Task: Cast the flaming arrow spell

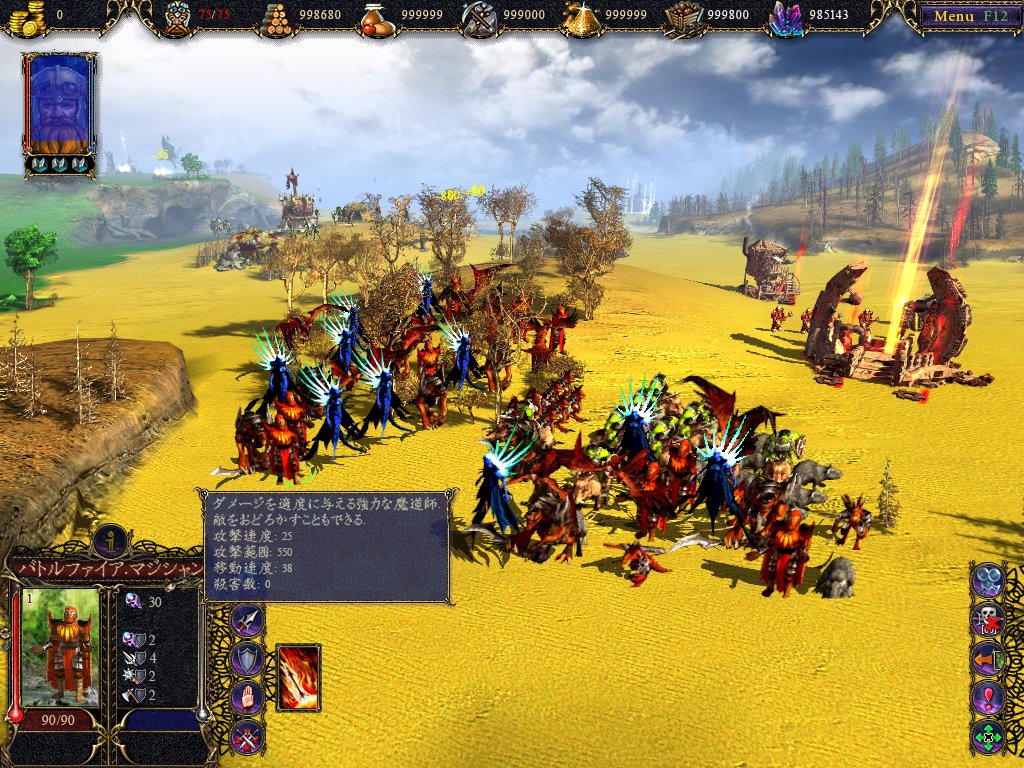Action: [x=298, y=677]
